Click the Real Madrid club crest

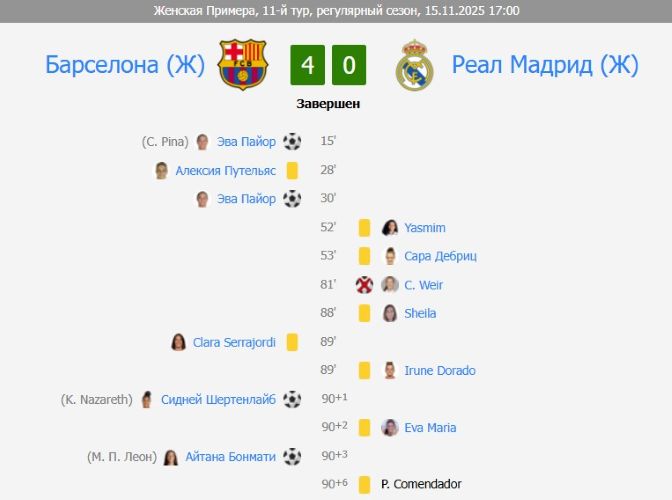click(414, 65)
